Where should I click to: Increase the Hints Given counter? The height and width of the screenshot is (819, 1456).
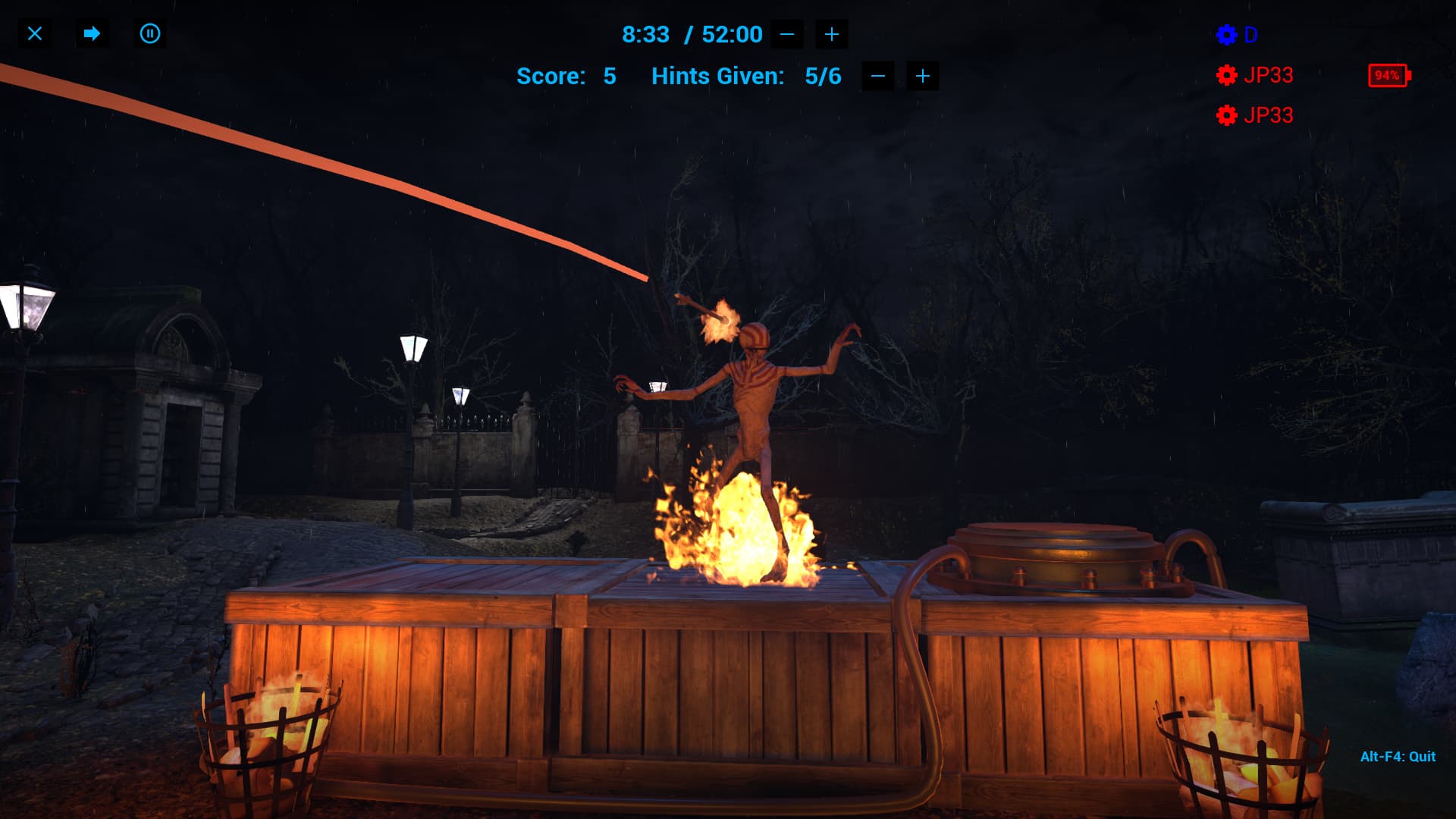922,76
